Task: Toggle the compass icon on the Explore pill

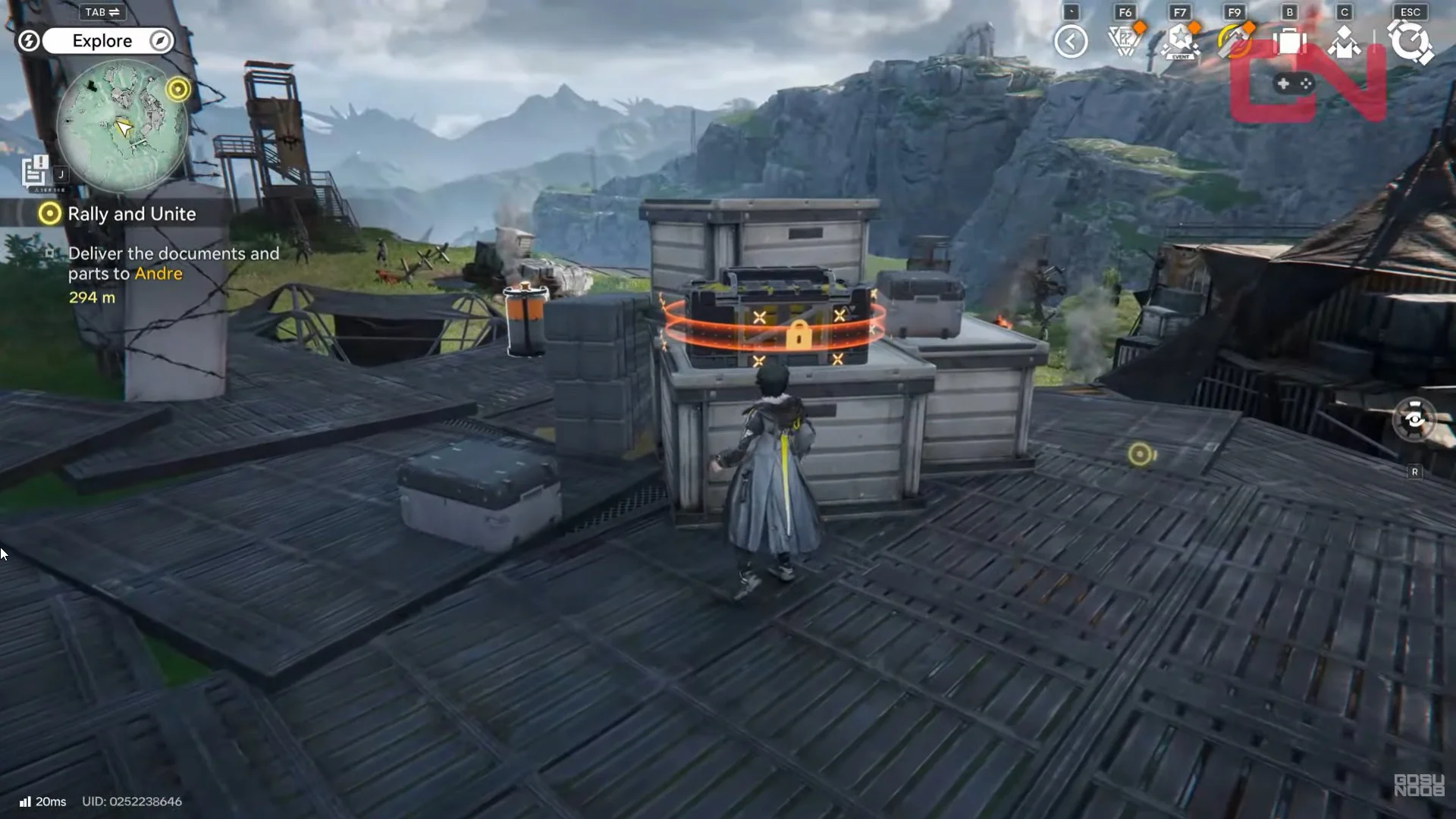Action: [158, 41]
